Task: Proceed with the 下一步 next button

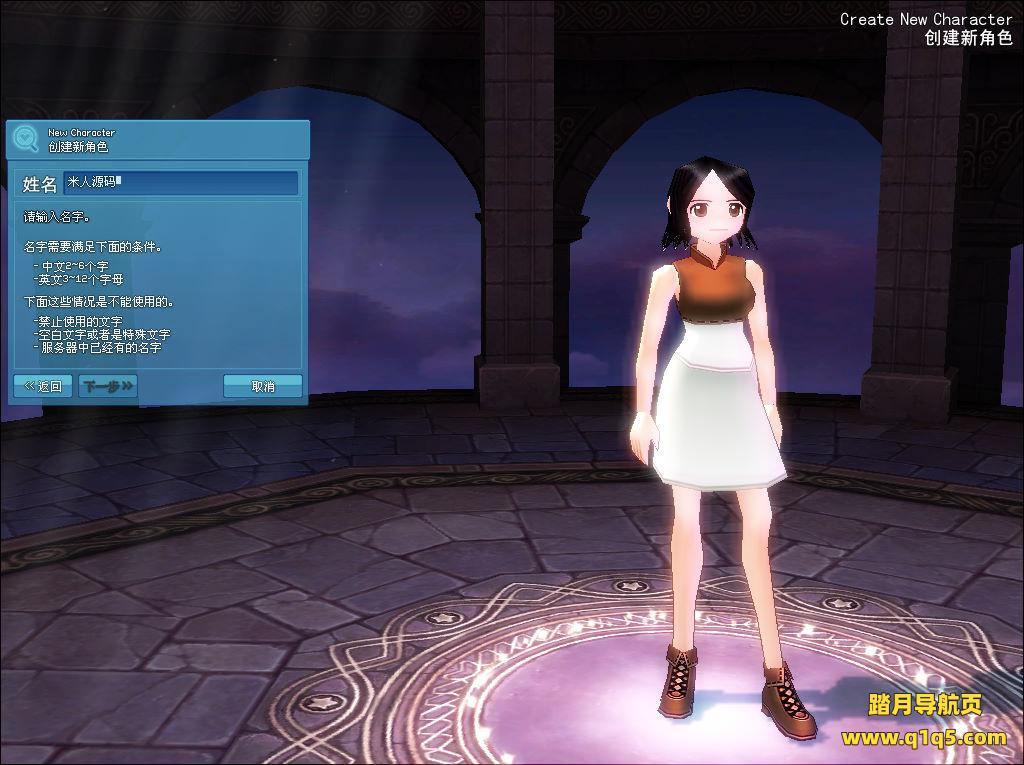Action: pos(108,386)
